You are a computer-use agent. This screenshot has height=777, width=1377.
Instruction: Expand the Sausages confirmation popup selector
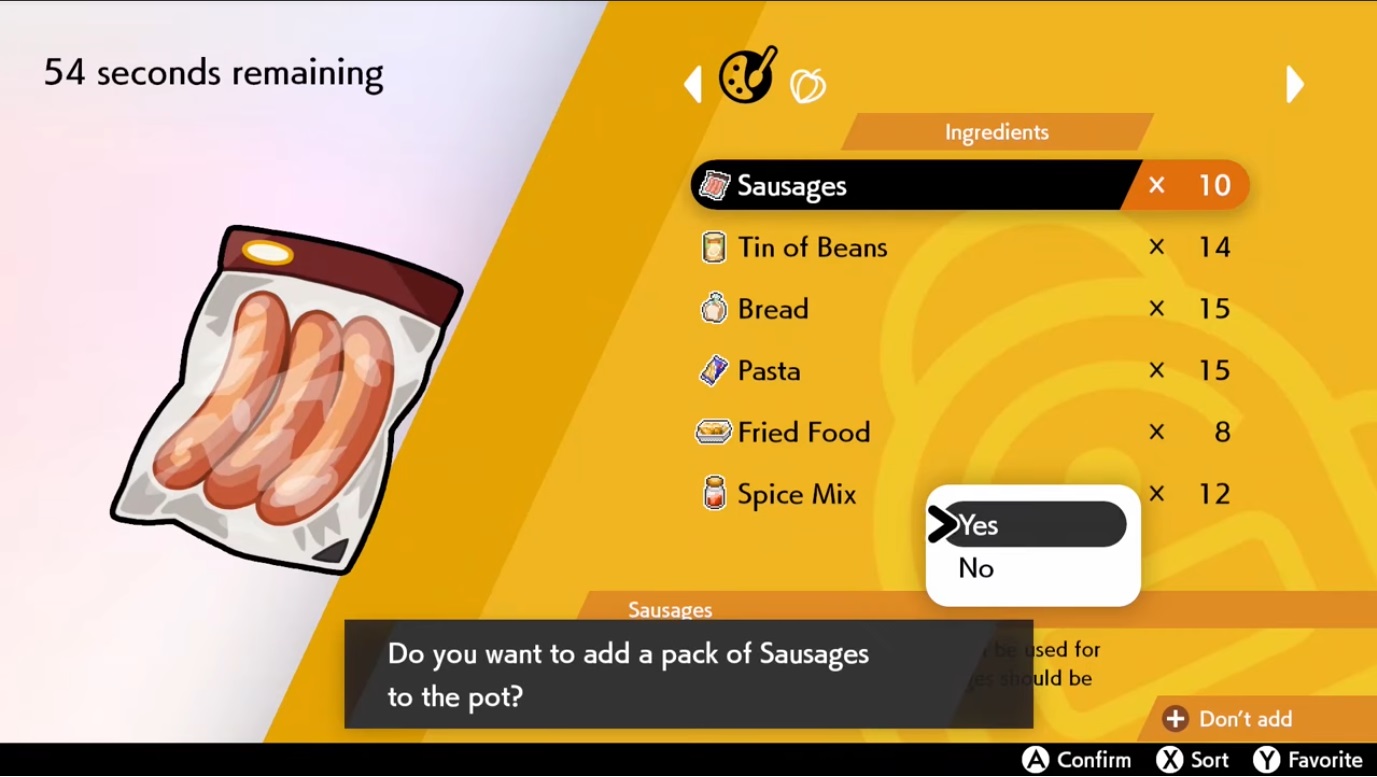click(1031, 545)
